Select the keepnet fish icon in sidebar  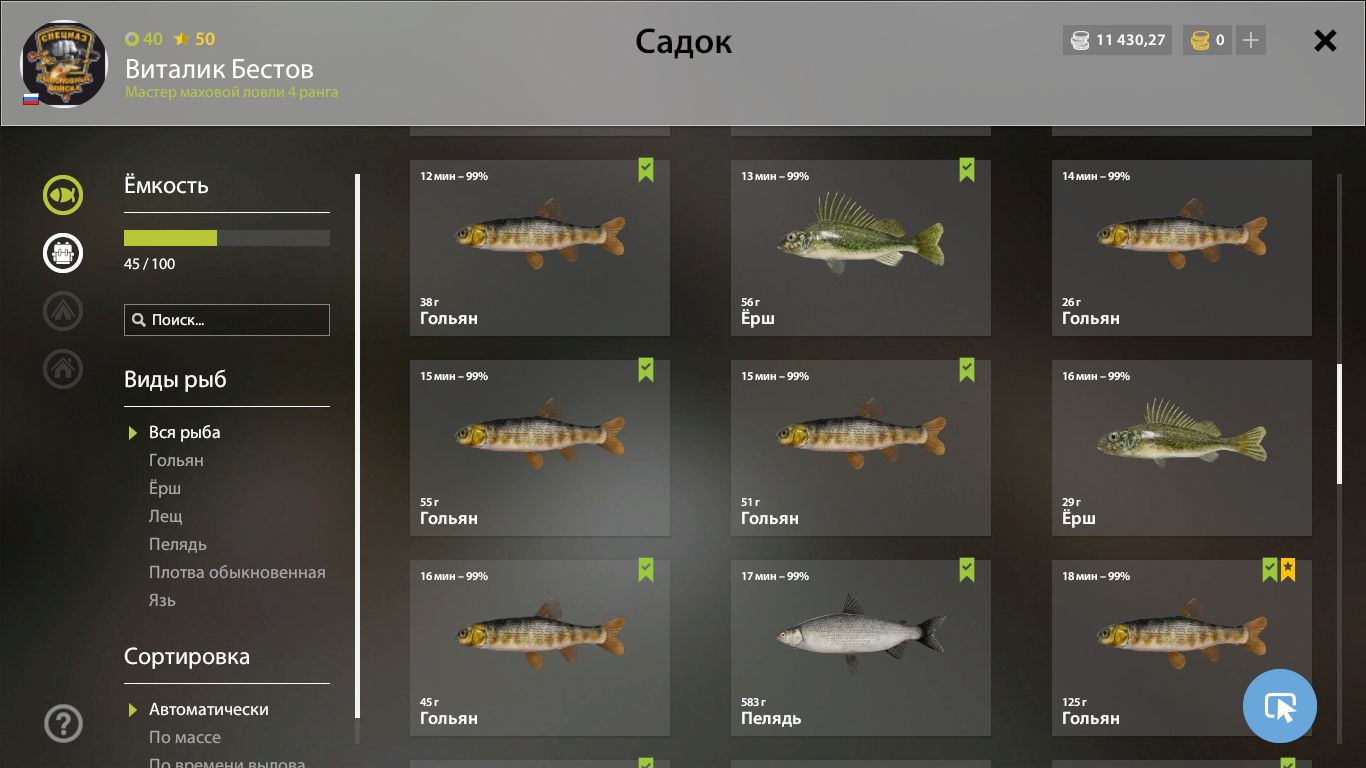(62, 195)
